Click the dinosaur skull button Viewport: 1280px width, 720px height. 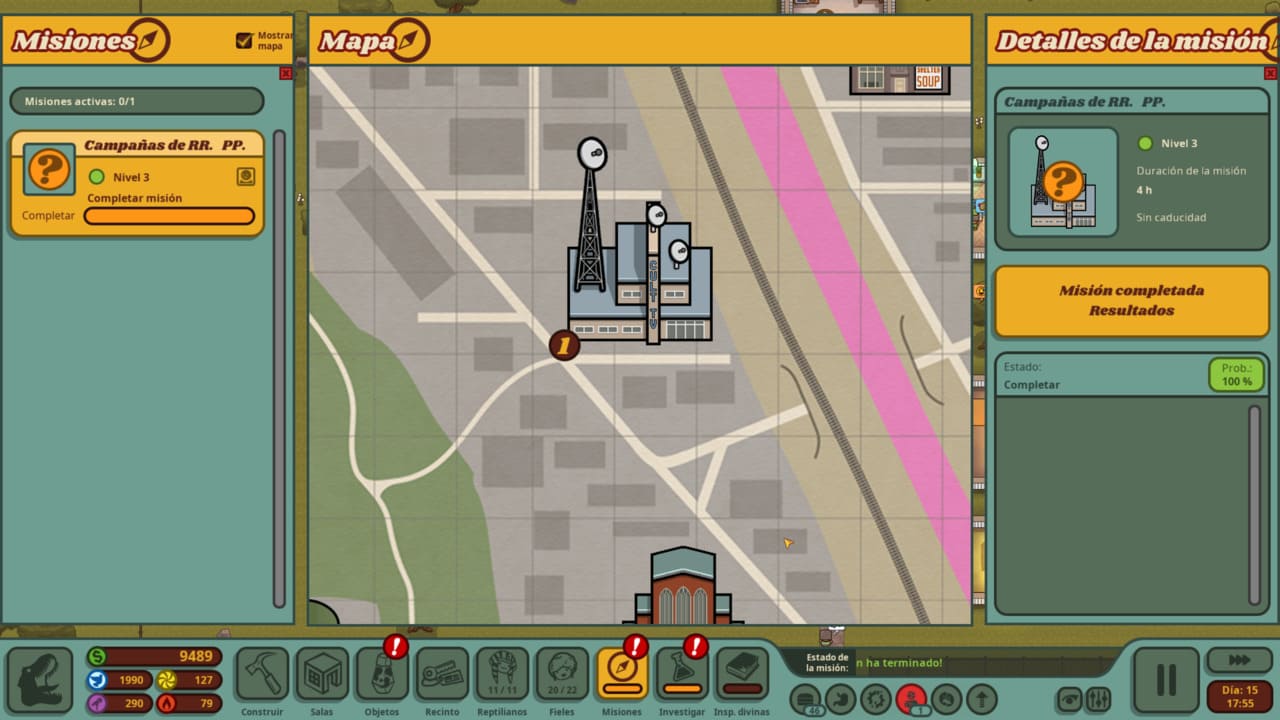pos(40,680)
